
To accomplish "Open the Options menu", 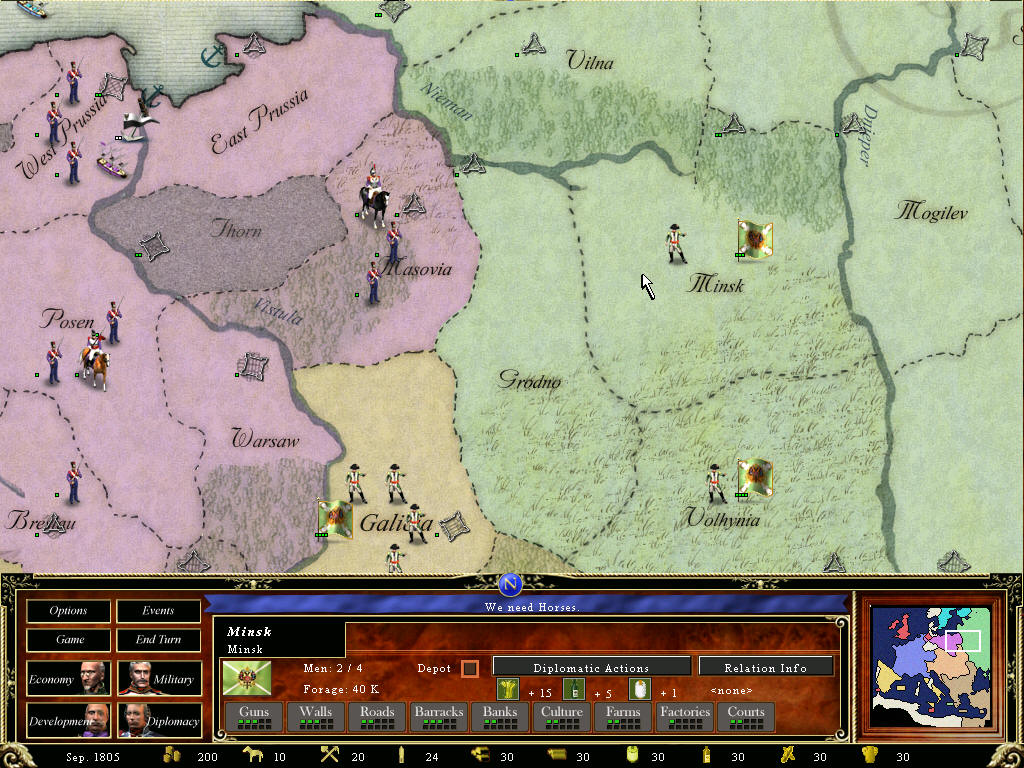I will (69, 610).
